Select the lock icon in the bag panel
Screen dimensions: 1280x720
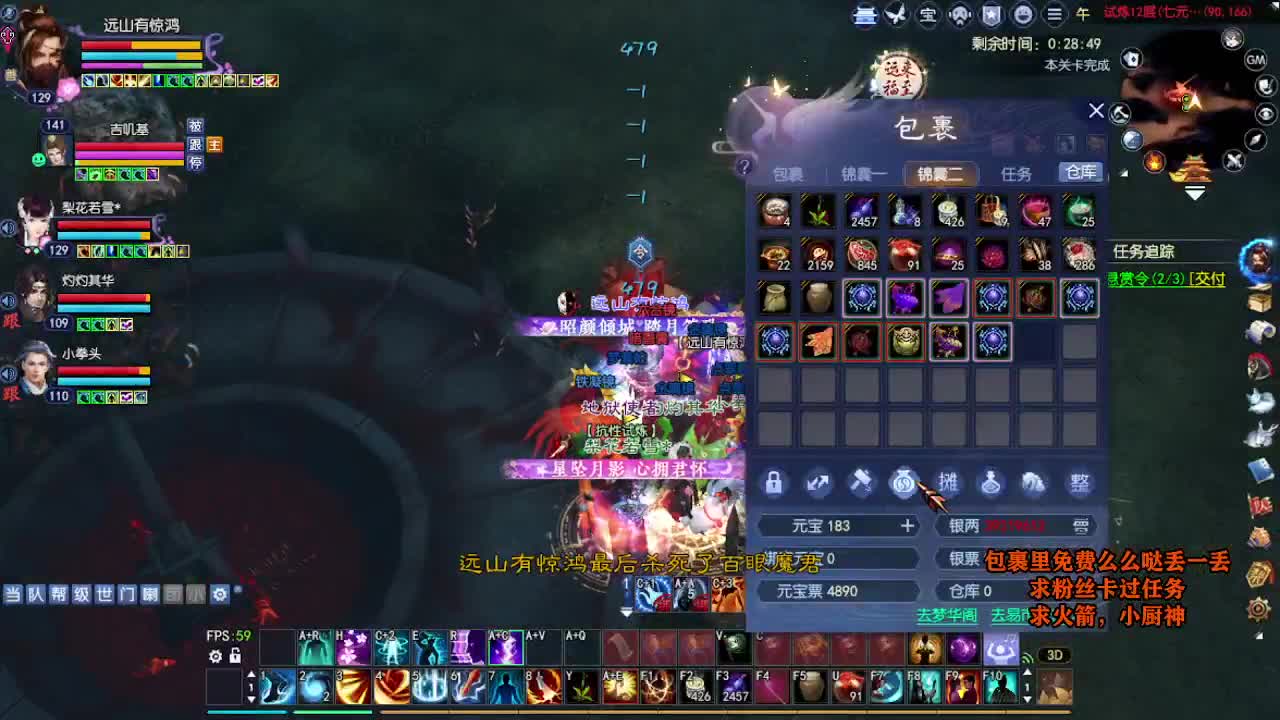(773, 483)
